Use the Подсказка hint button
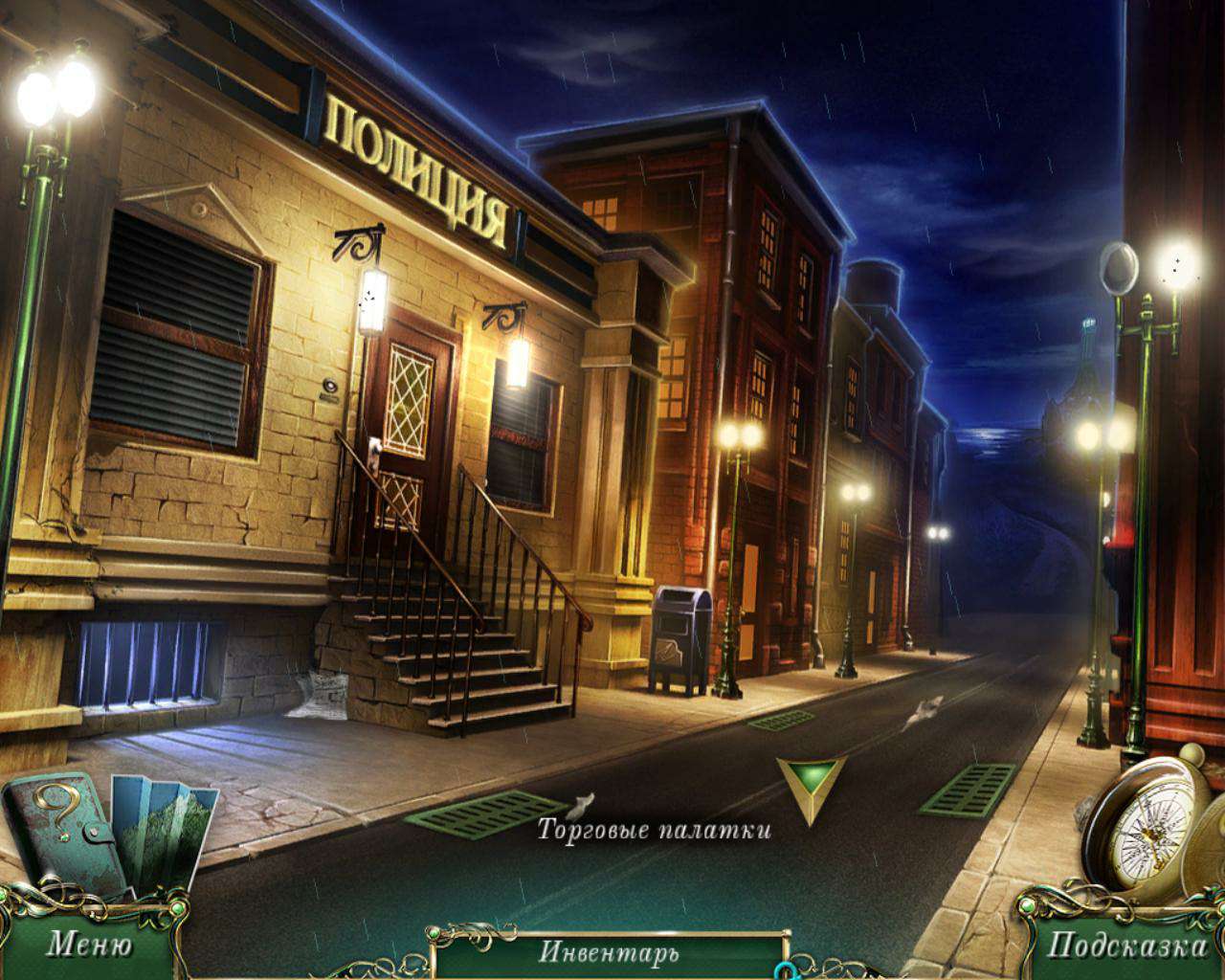The height and width of the screenshot is (980, 1225). tap(1126, 946)
